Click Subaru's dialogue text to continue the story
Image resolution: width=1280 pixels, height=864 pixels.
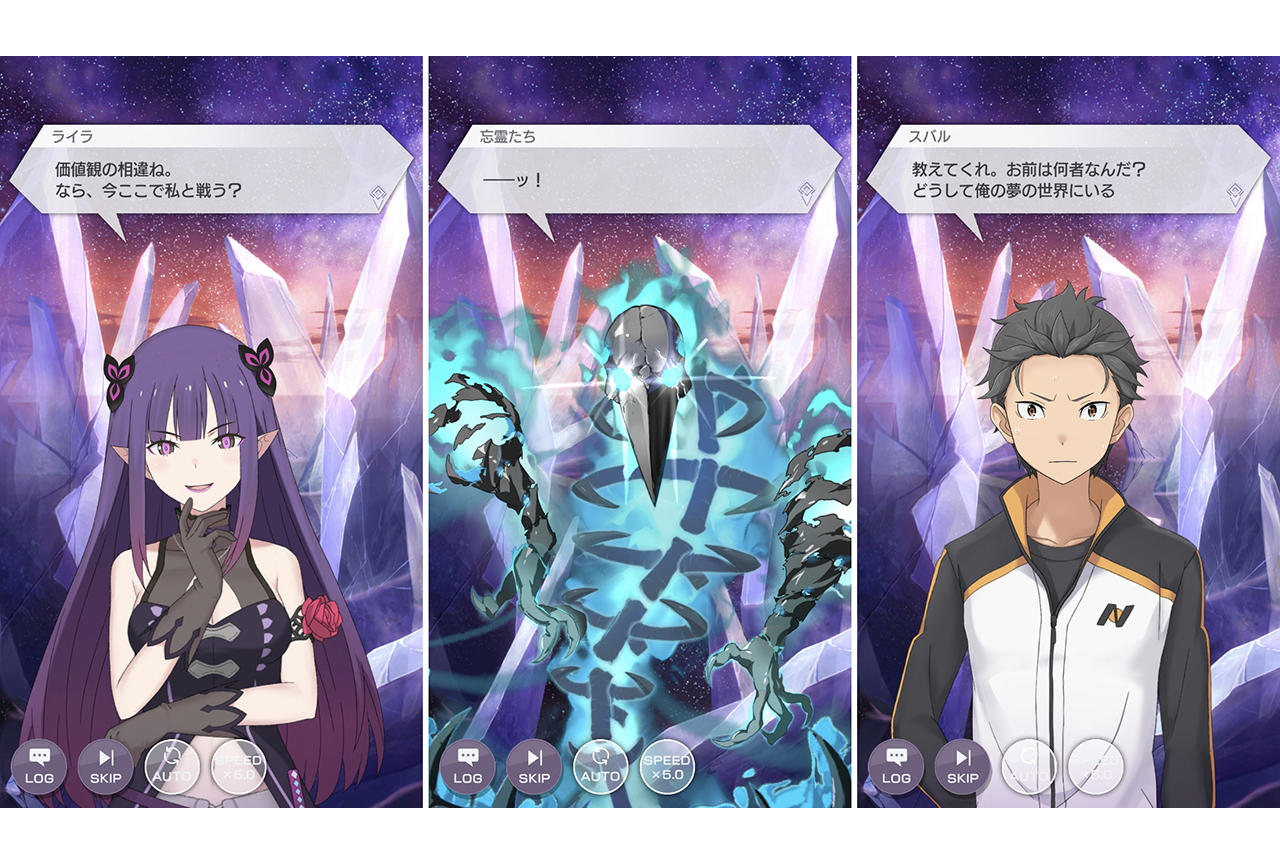tap(1030, 180)
